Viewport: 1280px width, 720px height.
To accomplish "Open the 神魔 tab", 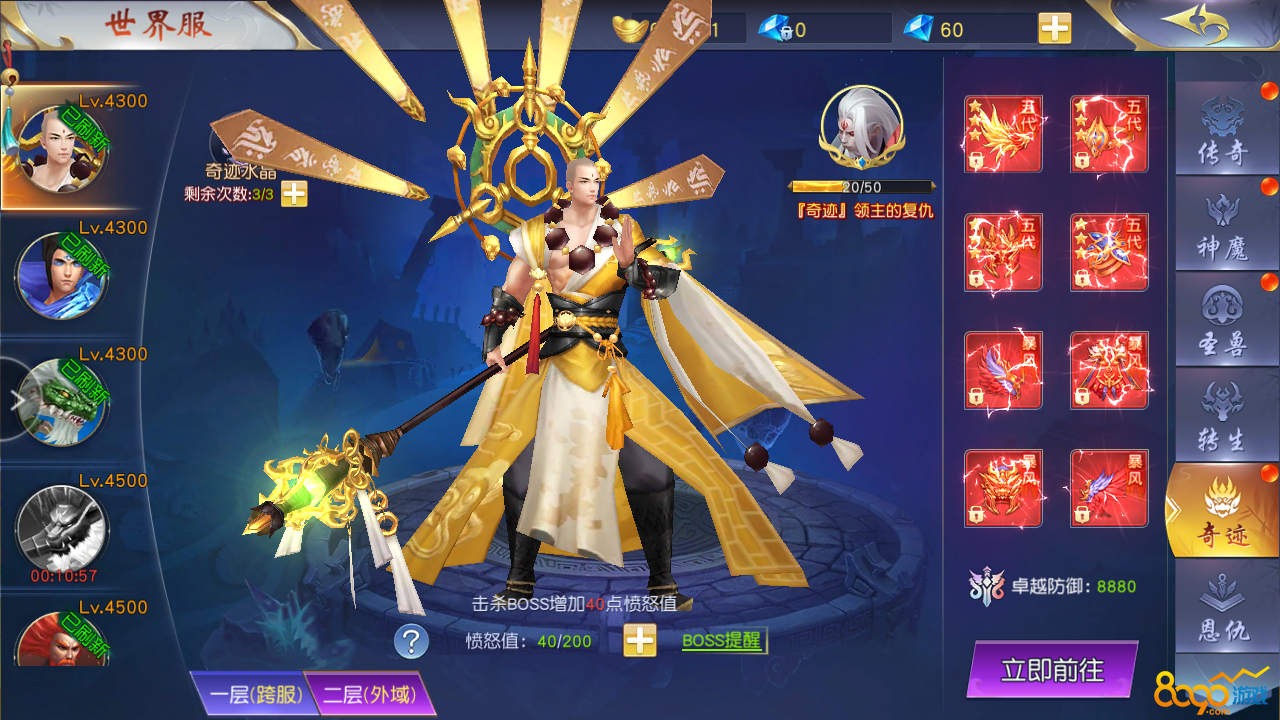I will pyautogui.click(x=1222, y=228).
